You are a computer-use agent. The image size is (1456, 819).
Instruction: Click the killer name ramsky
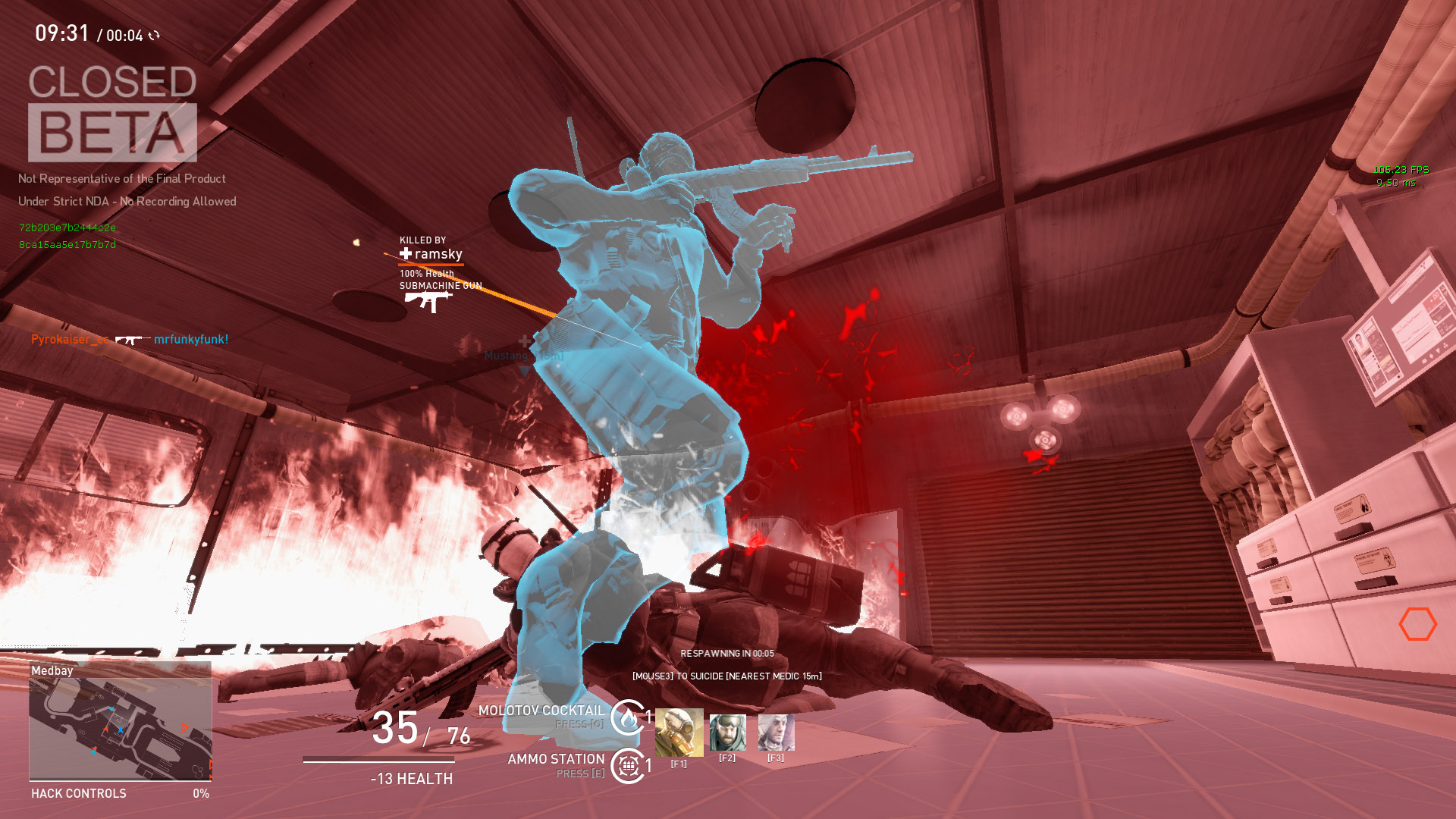click(438, 255)
